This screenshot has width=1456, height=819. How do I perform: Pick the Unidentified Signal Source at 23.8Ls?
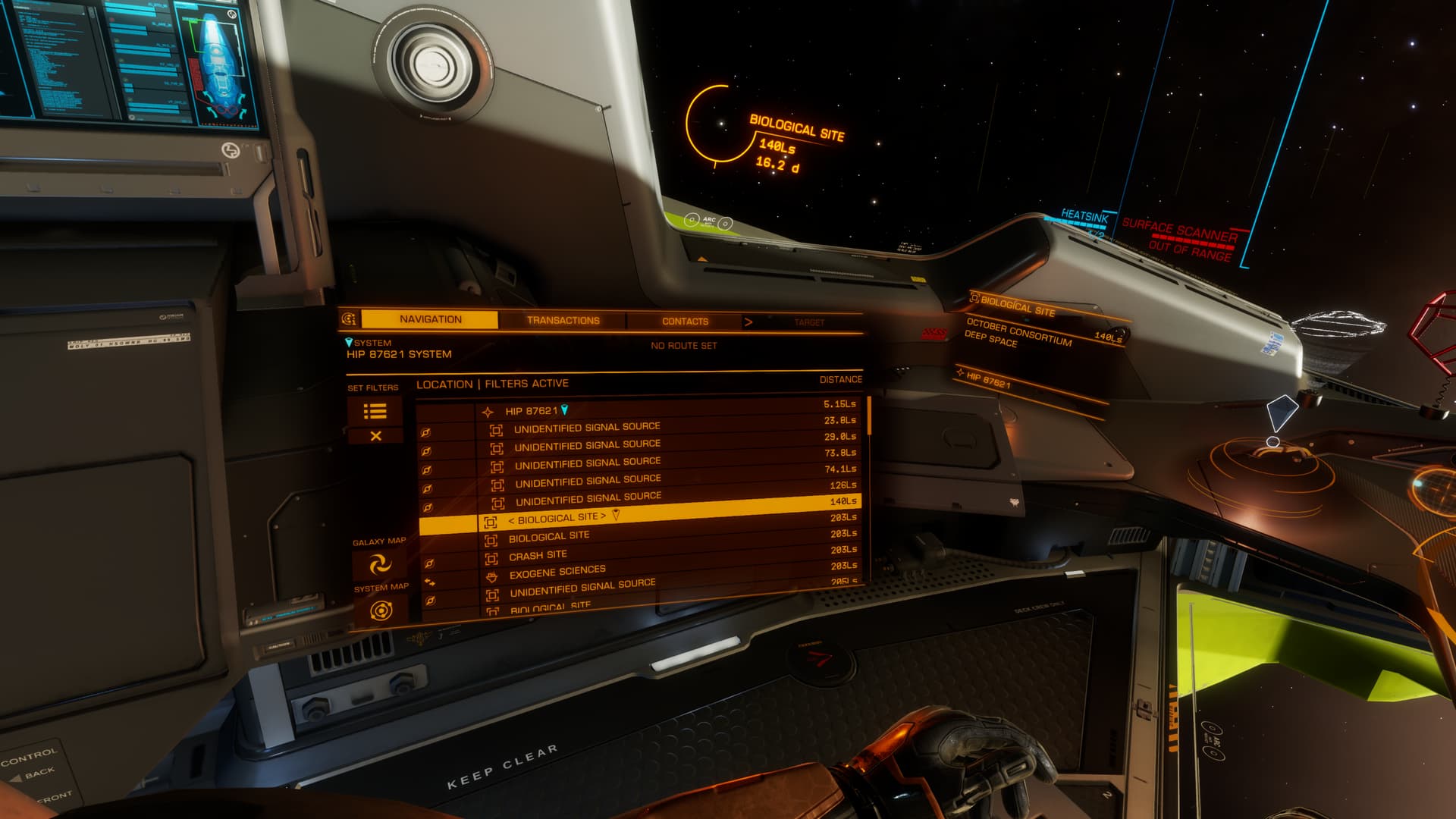pos(587,428)
